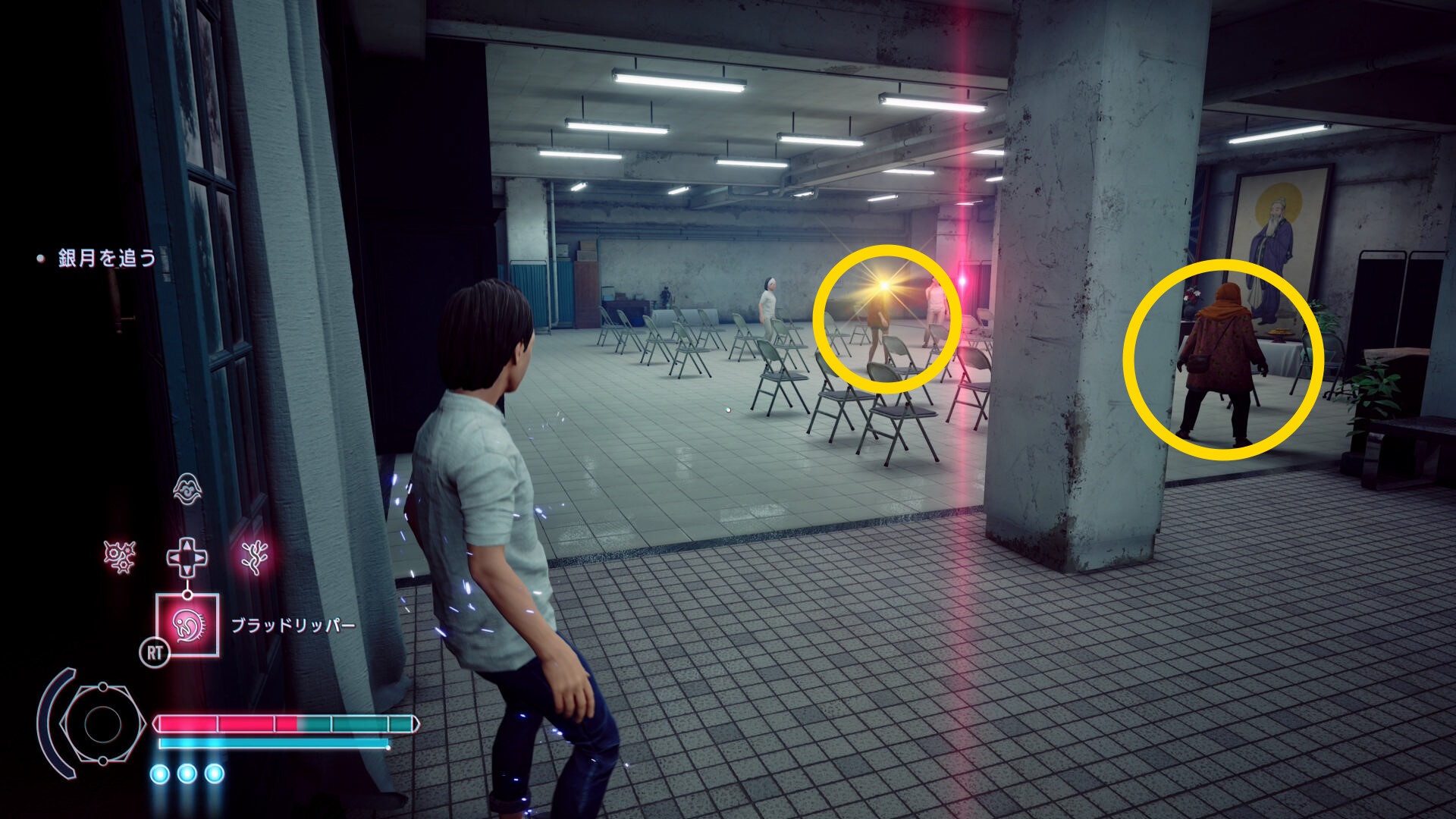This screenshot has height=819, width=1456.
Task: Pick the branching tendril ability icon
Action: pyautogui.click(x=255, y=557)
